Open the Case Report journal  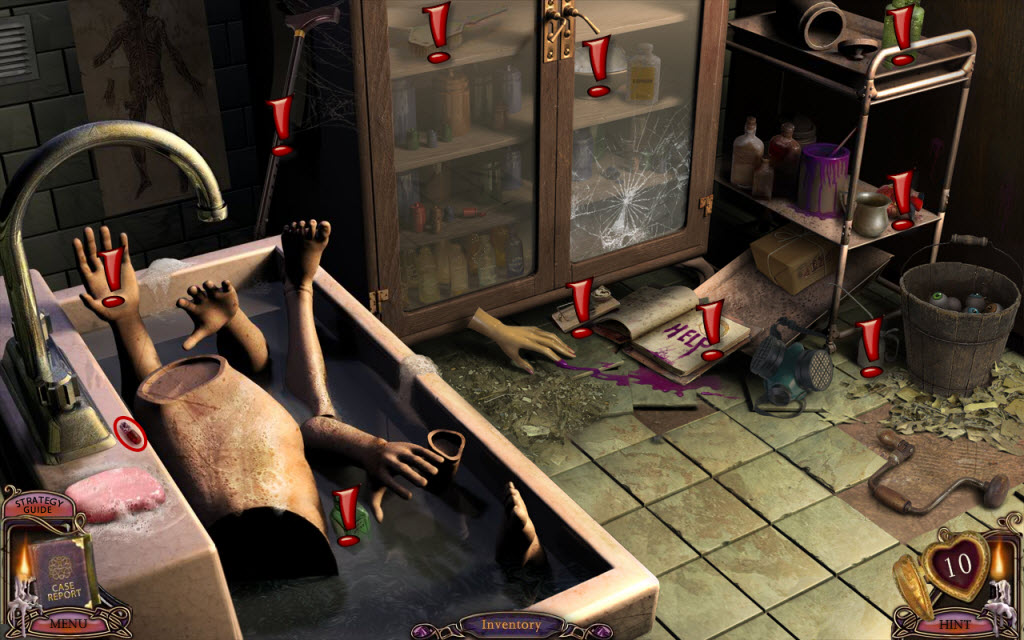click(64, 574)
